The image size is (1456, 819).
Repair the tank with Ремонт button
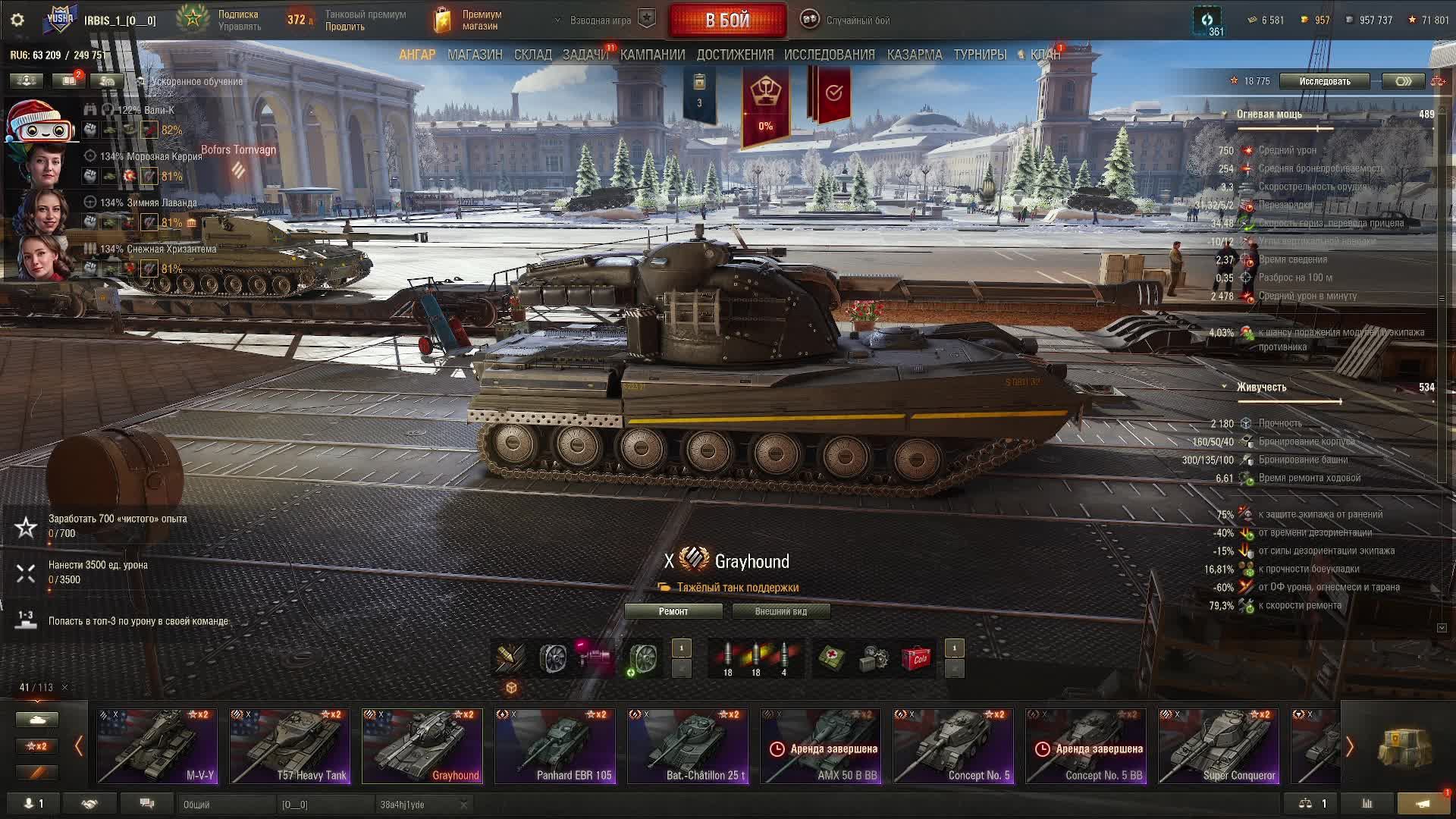tap(673, 611)
